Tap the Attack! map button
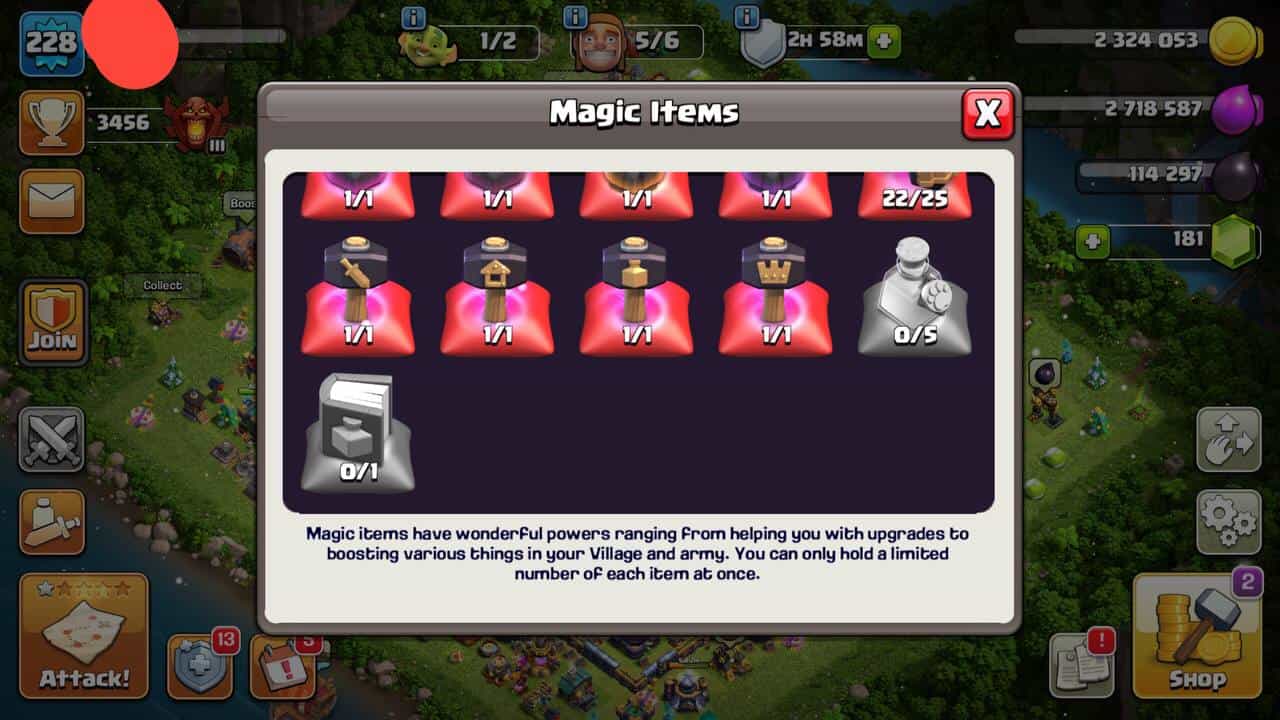 [84, 636]
